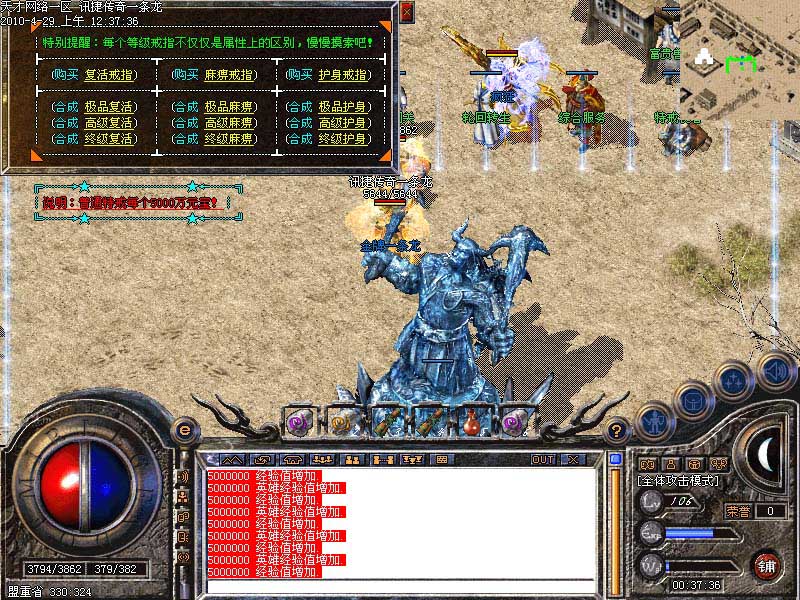Click the X button on chat toolbar
This screenshot has height=600, width=800.
pyautogui.click(x=573, y=459)
